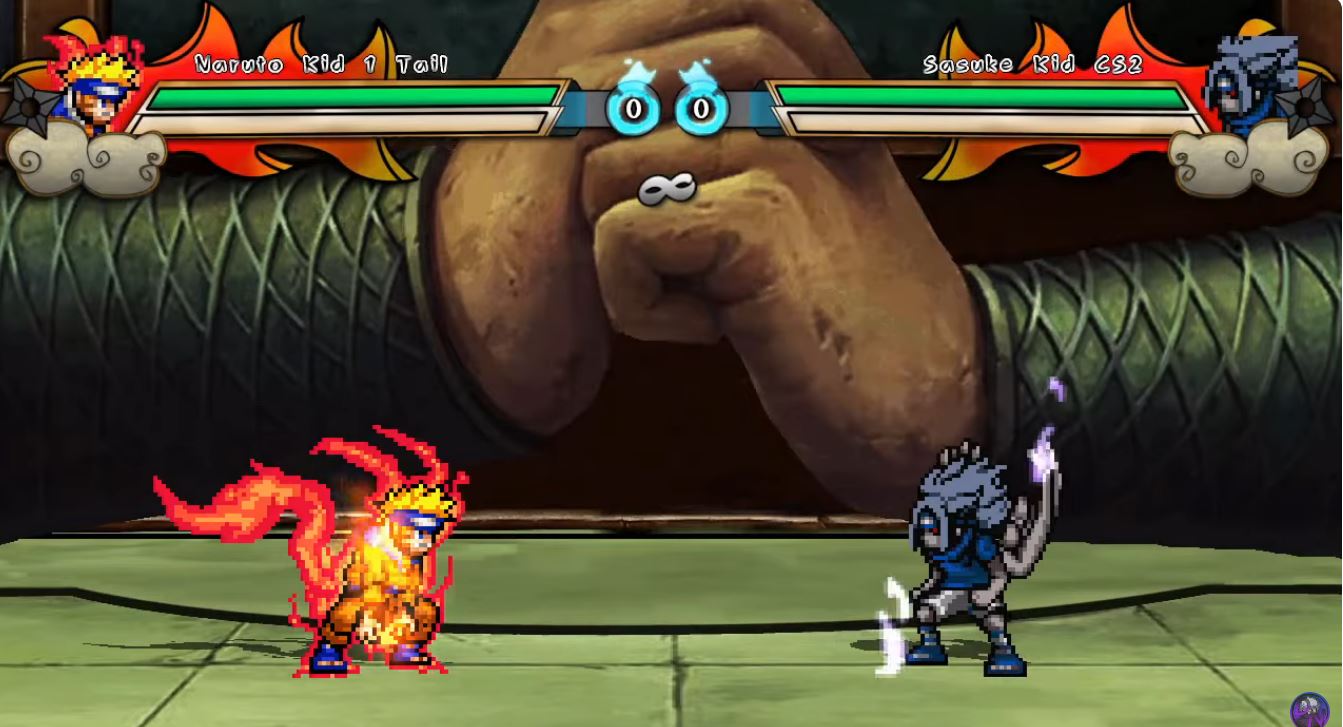The width and height of the screenshot is (1343, 727).
Task: Open the purple channel avatar watermark
Action: [x=1310, y=710]
